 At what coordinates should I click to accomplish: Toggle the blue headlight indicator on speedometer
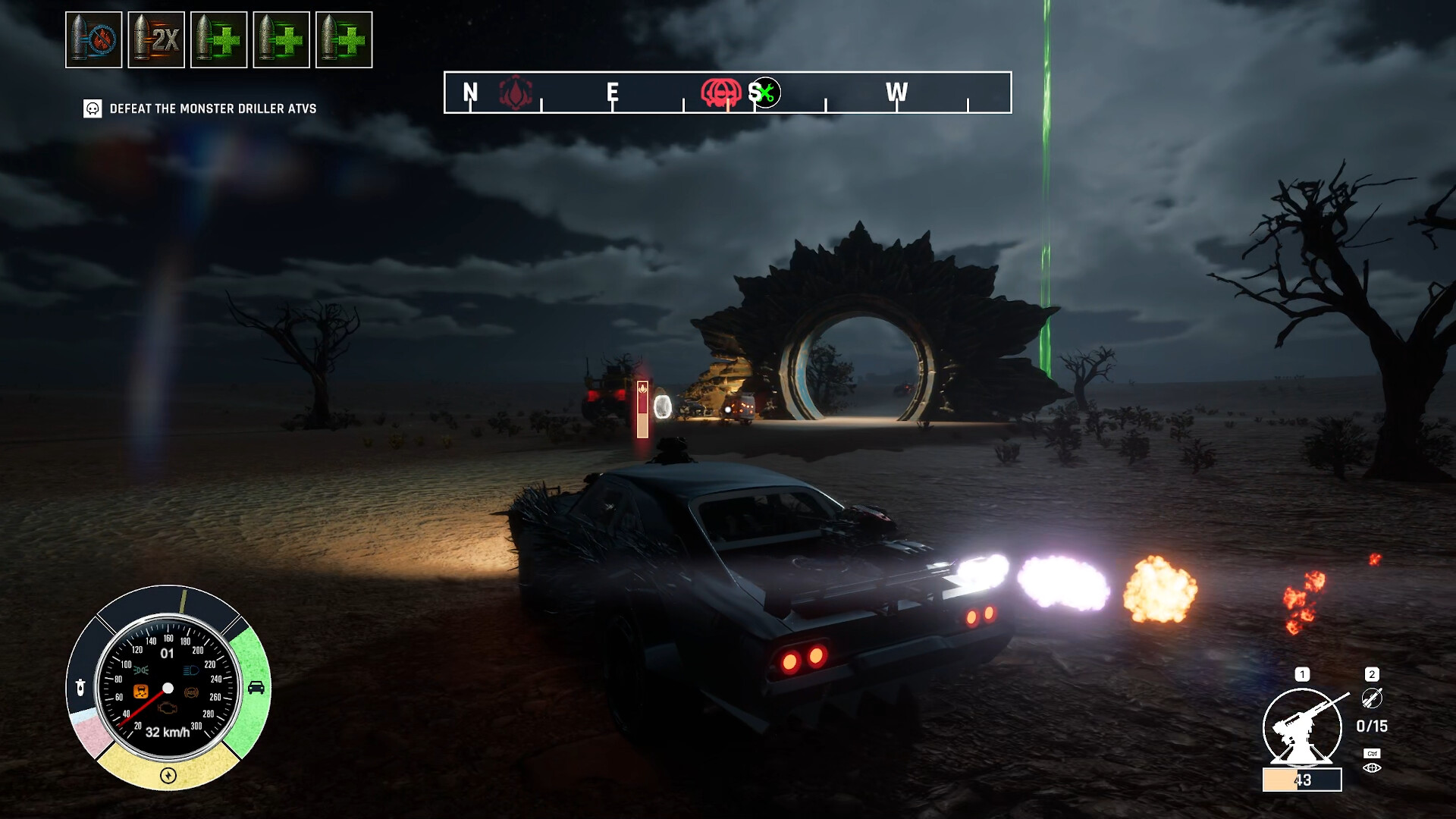190,671
